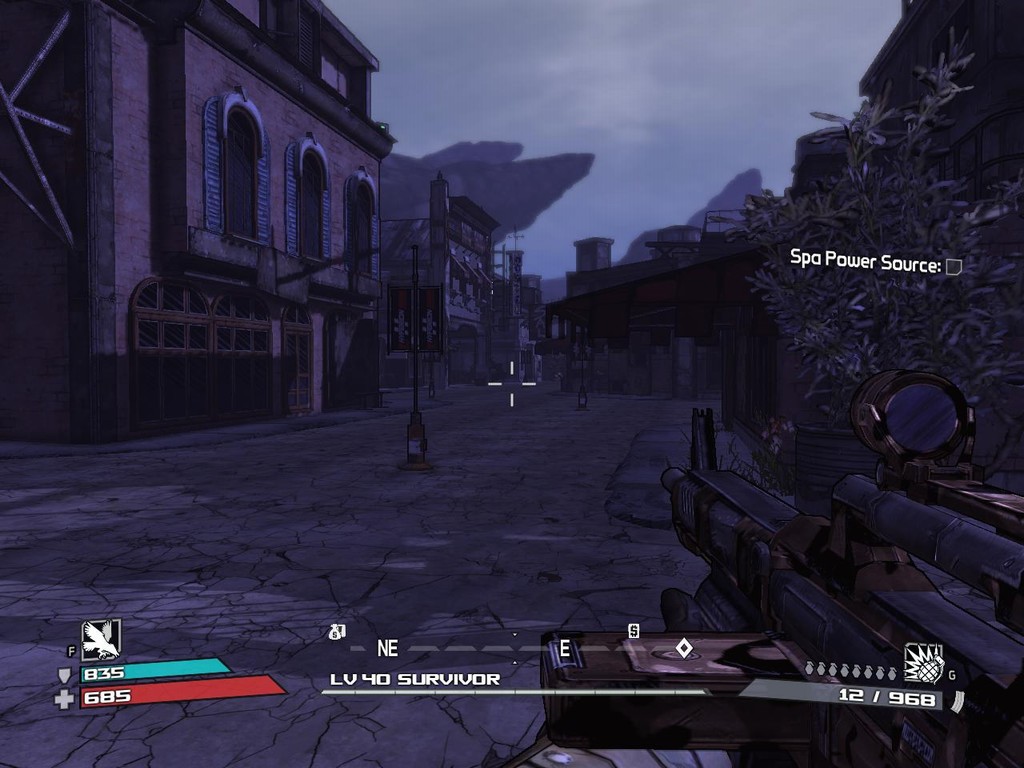Select the grenade icon beside the ammo
1024x768 pixels.
[x=924, y=663]
